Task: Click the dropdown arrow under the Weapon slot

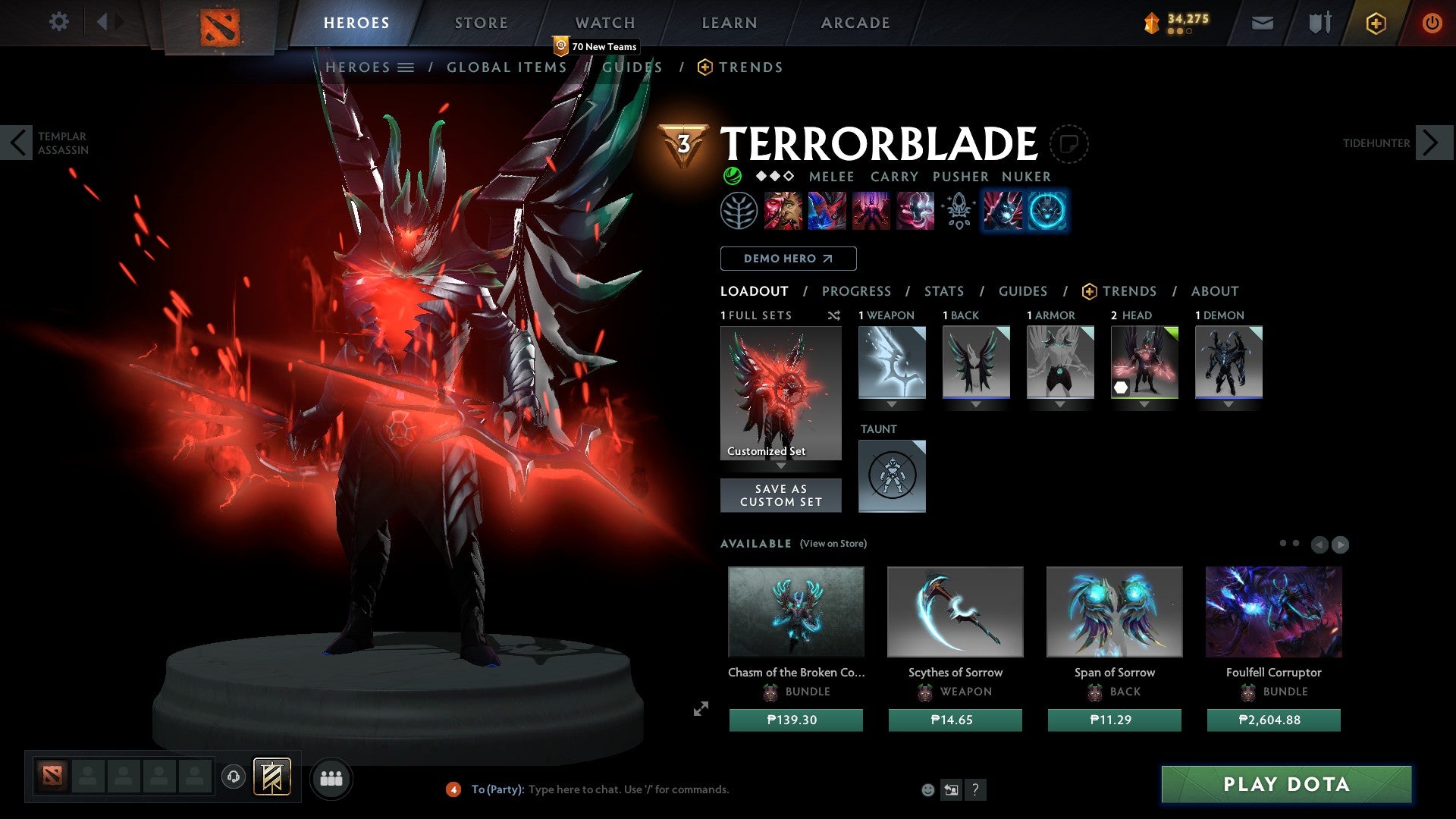Action: (x=892, y=405)
